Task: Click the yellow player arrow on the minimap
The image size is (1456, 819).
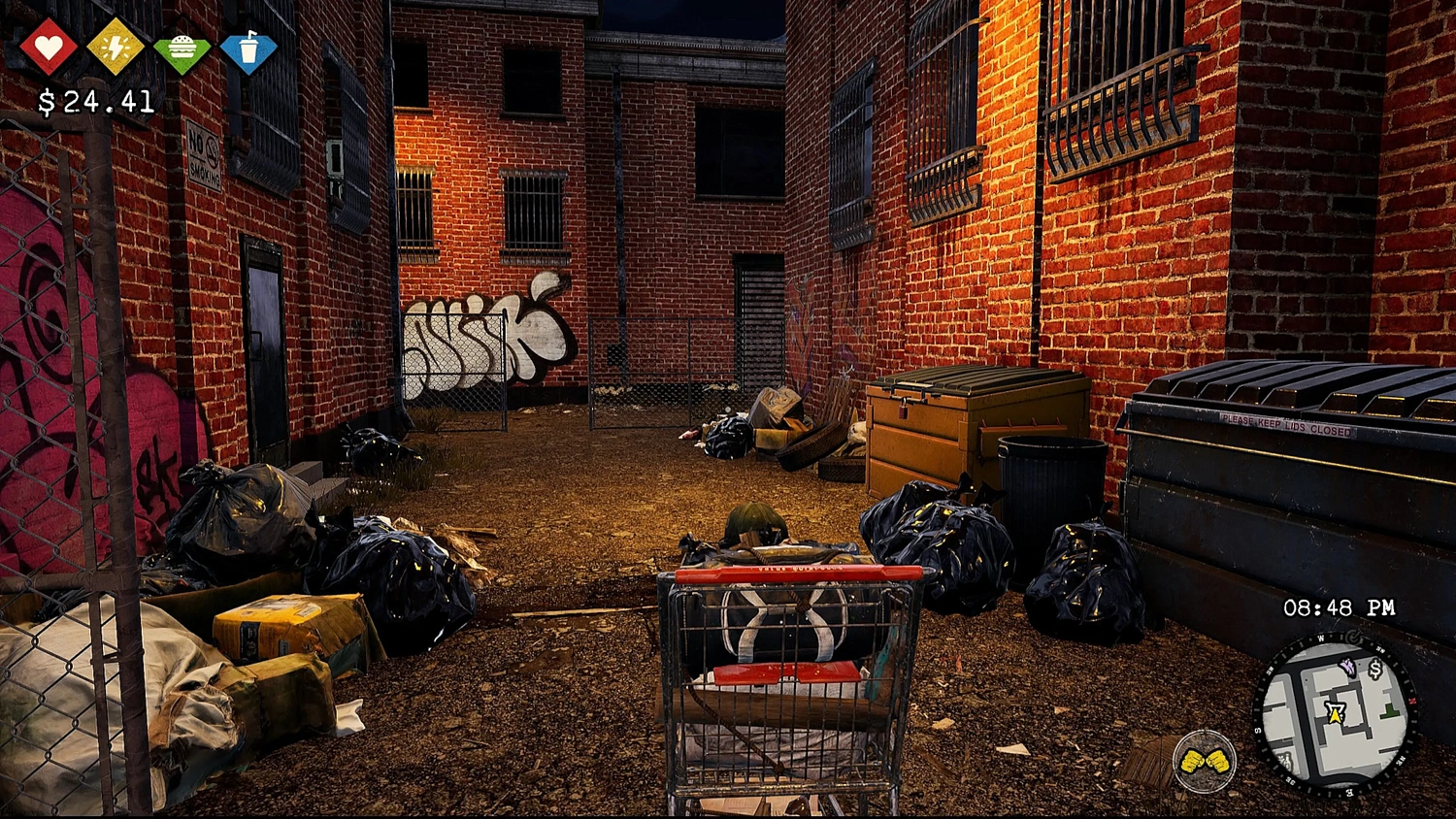Action: coord(1336,713)
